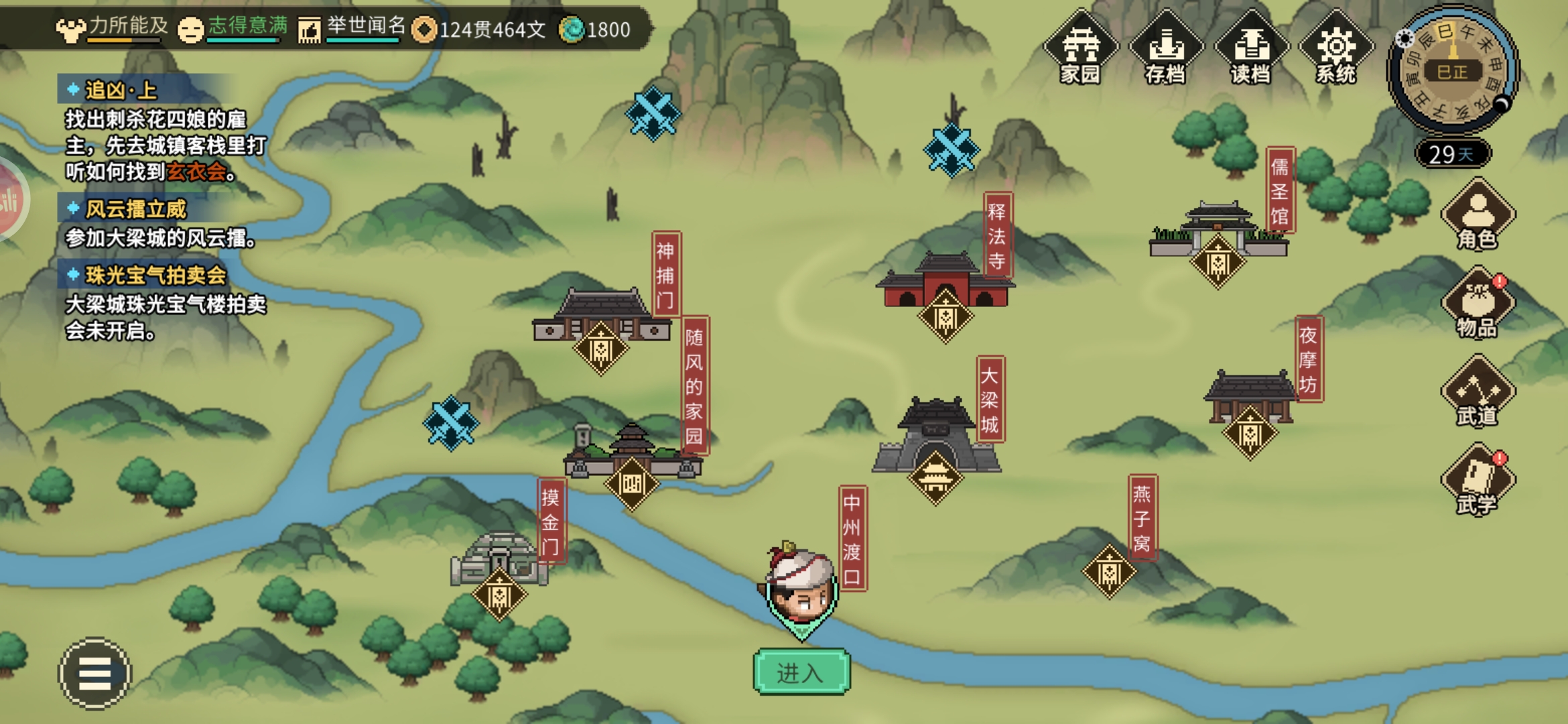1568x724 pixels.
Task: Choose the 随风的家园 home marker
Action: [x=631, y=483]
